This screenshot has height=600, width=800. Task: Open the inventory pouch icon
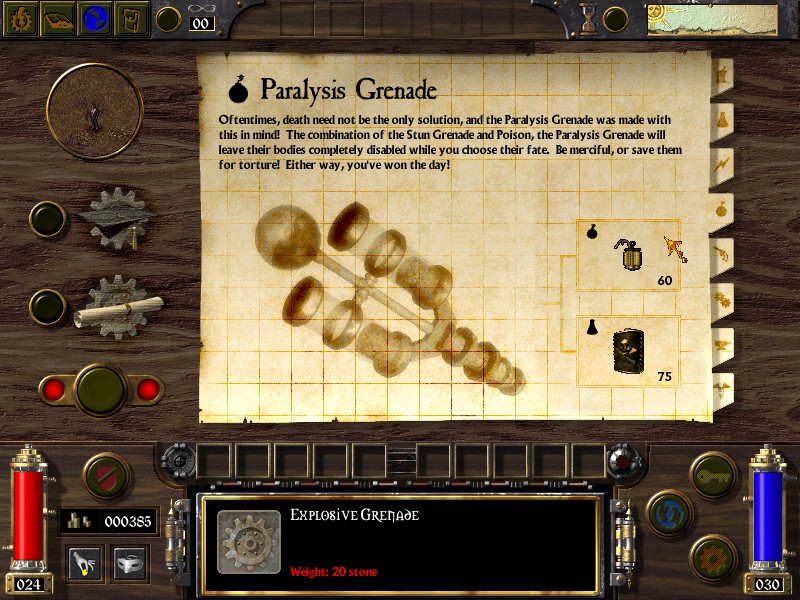(133, 19)
